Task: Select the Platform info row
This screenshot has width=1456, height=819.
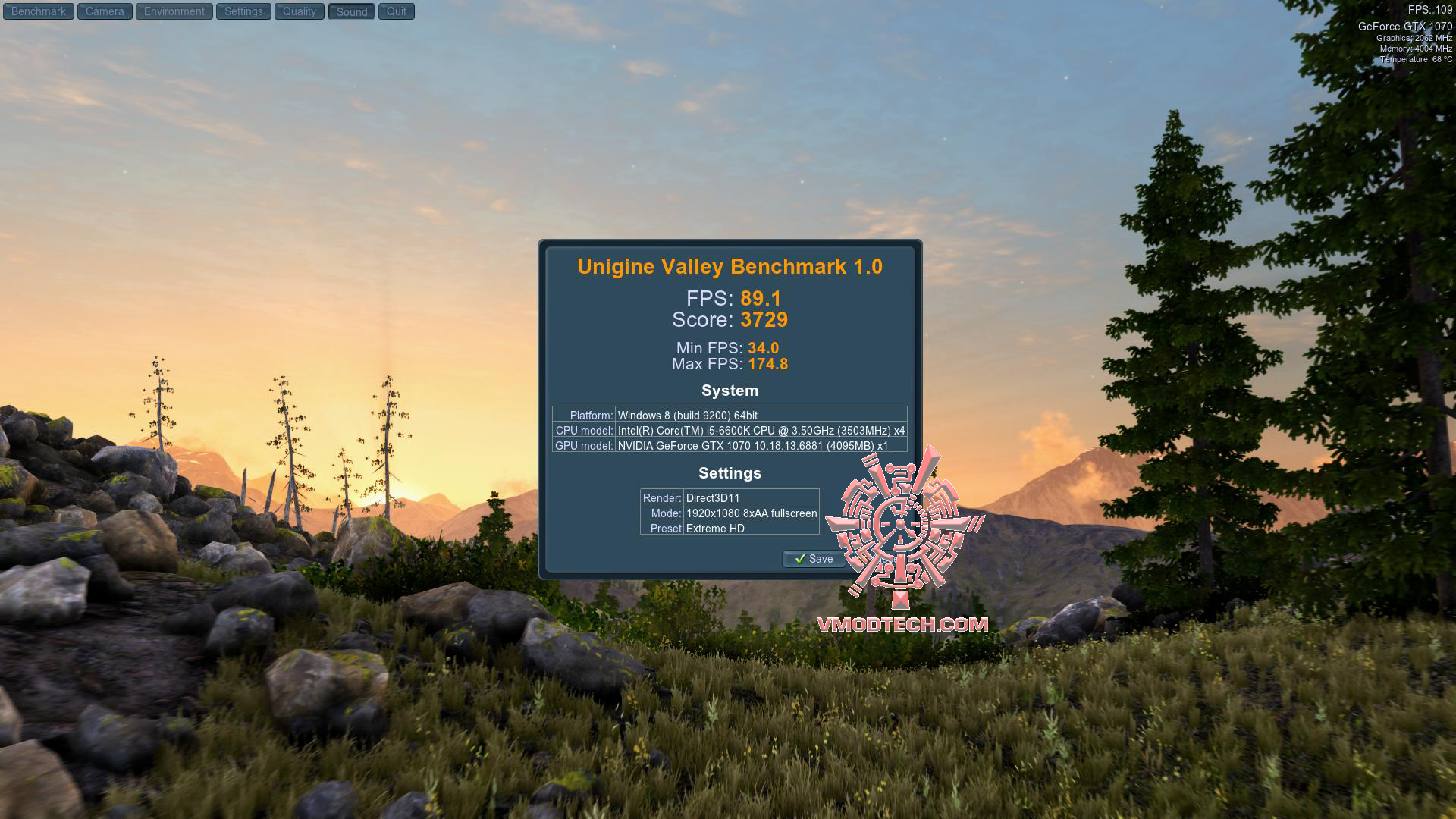Action: pyautogui.click(x=729, y=415)
